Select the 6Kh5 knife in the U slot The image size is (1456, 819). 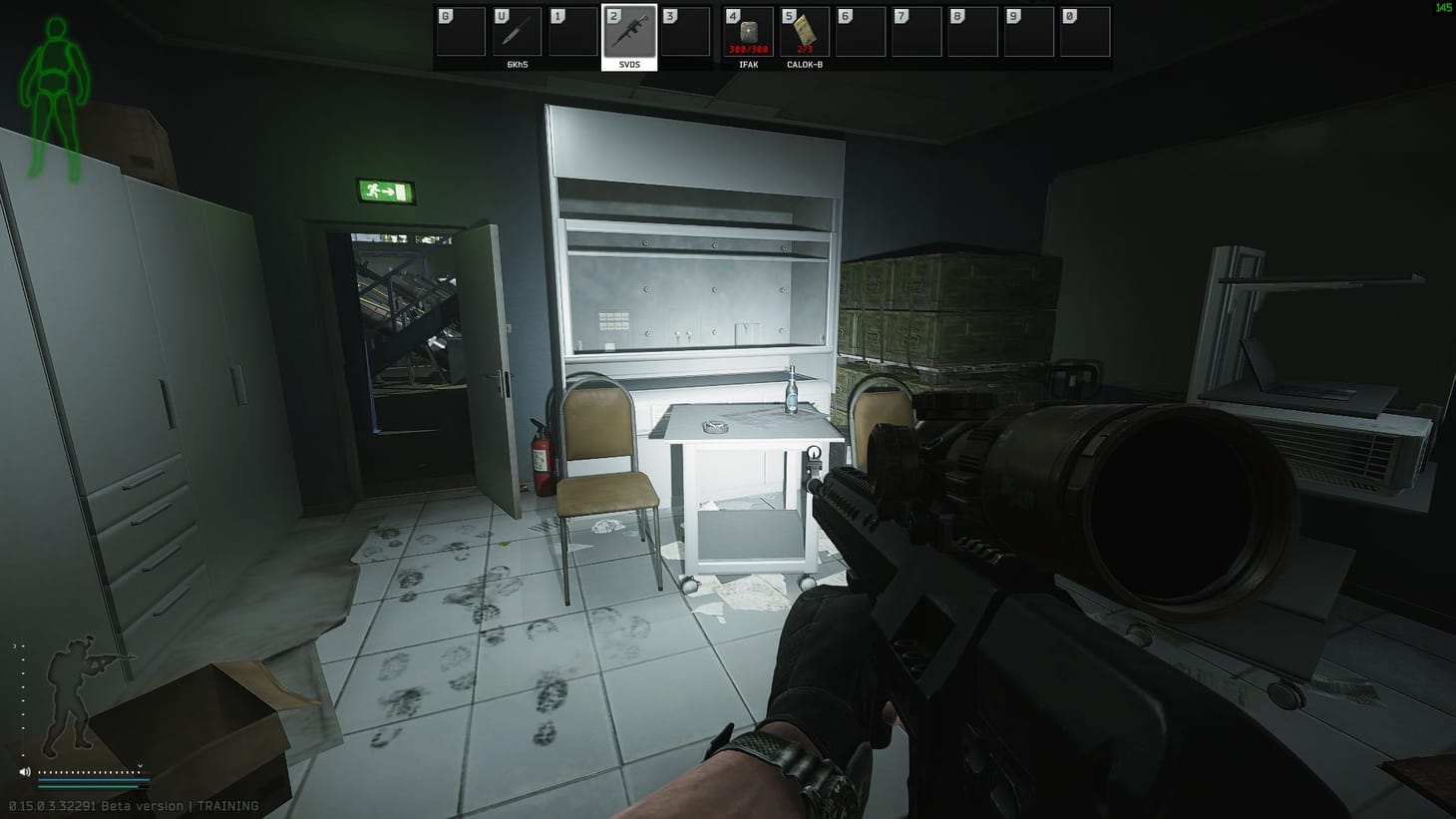tap(516, 32)
